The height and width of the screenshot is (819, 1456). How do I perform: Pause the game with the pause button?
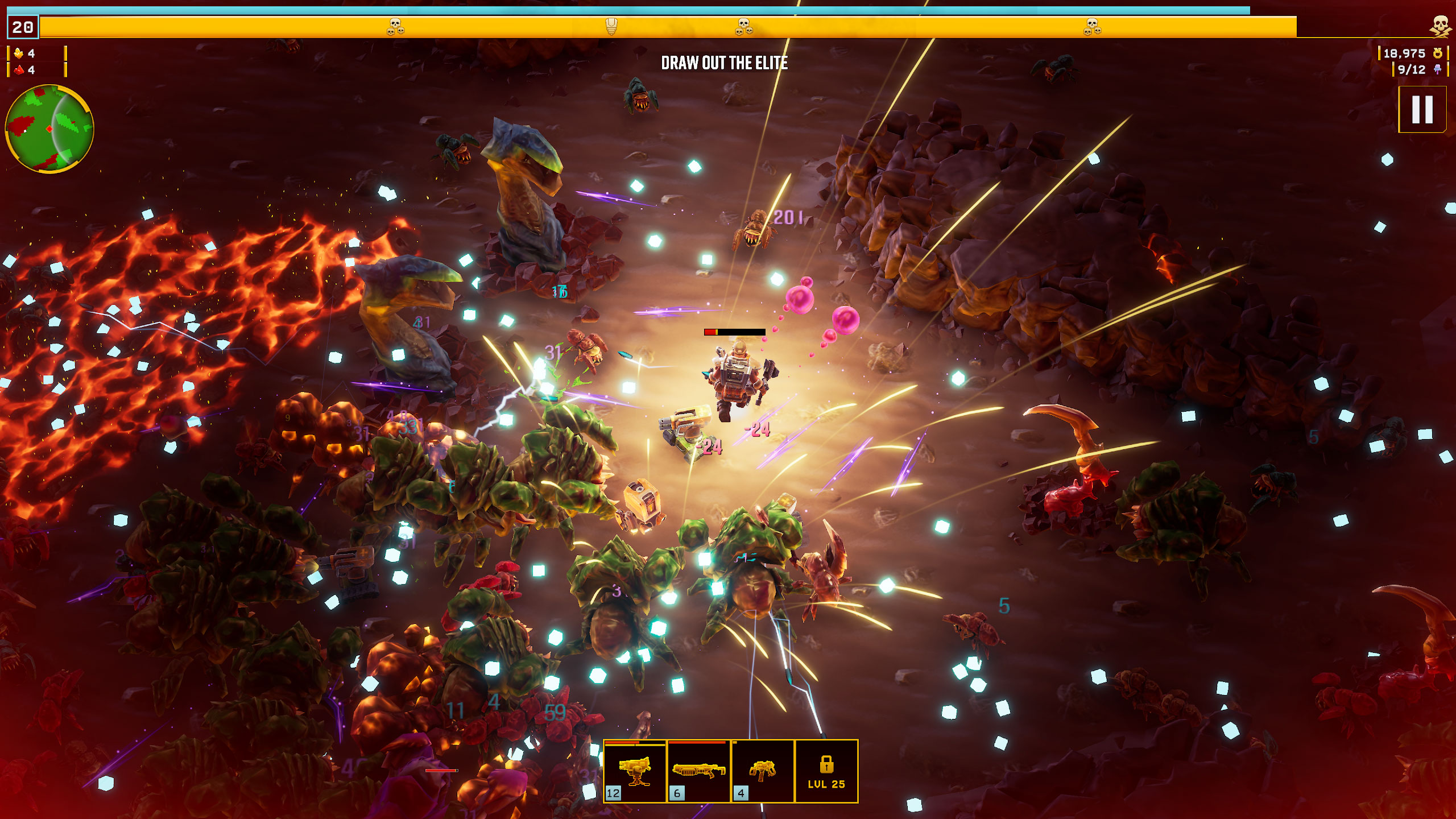(1422, 109)
